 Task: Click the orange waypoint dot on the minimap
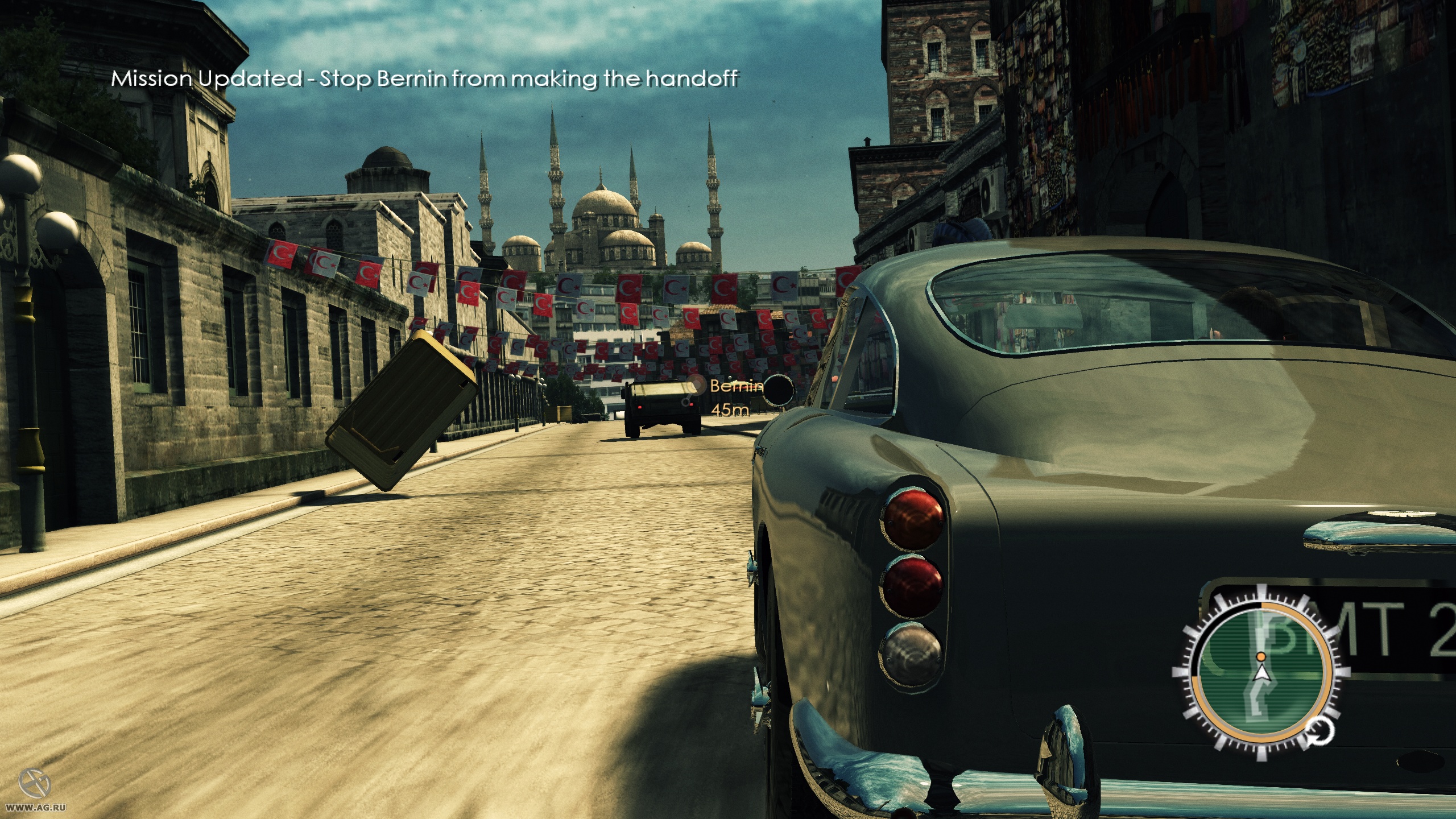[x=1261, y=657]
